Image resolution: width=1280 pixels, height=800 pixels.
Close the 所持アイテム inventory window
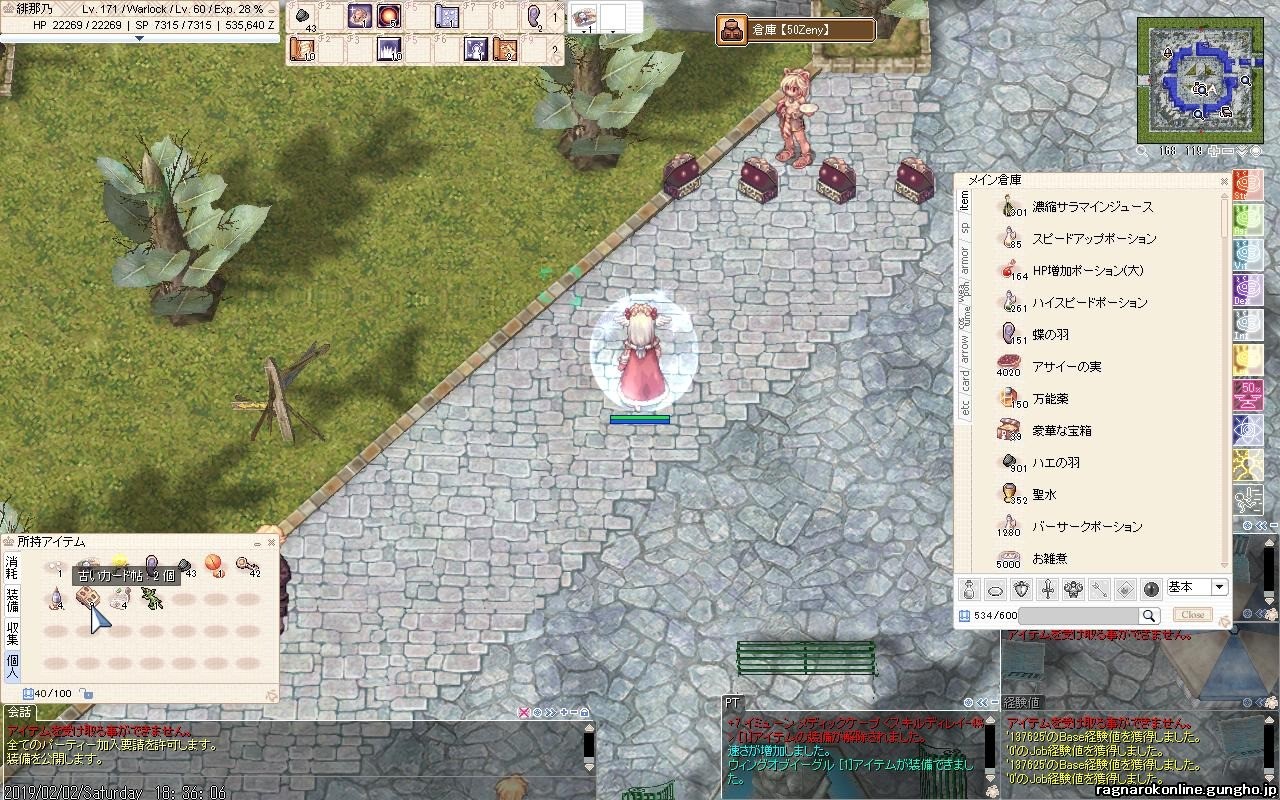tap(270, 542)
